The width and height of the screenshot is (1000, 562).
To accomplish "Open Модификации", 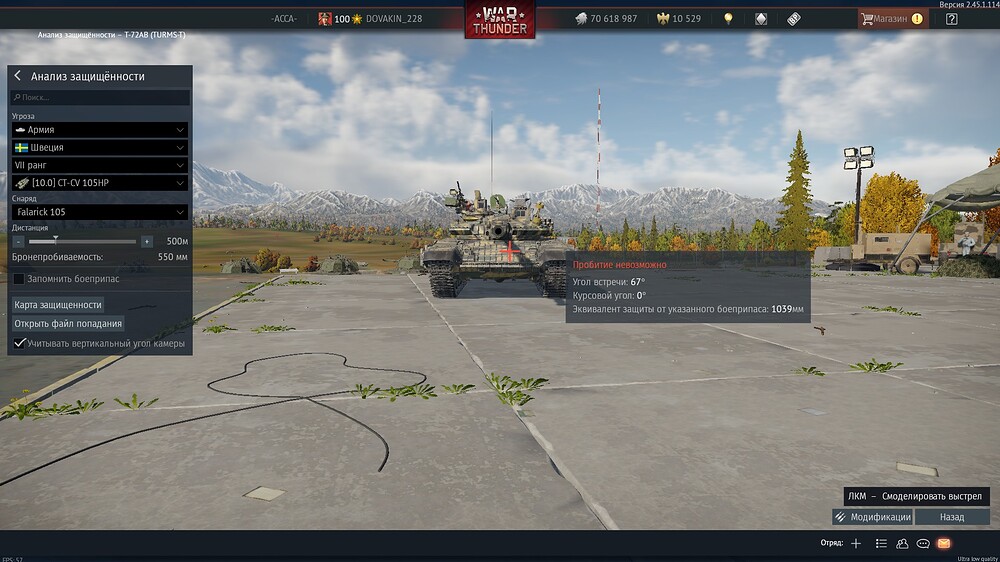I will 872,517.
